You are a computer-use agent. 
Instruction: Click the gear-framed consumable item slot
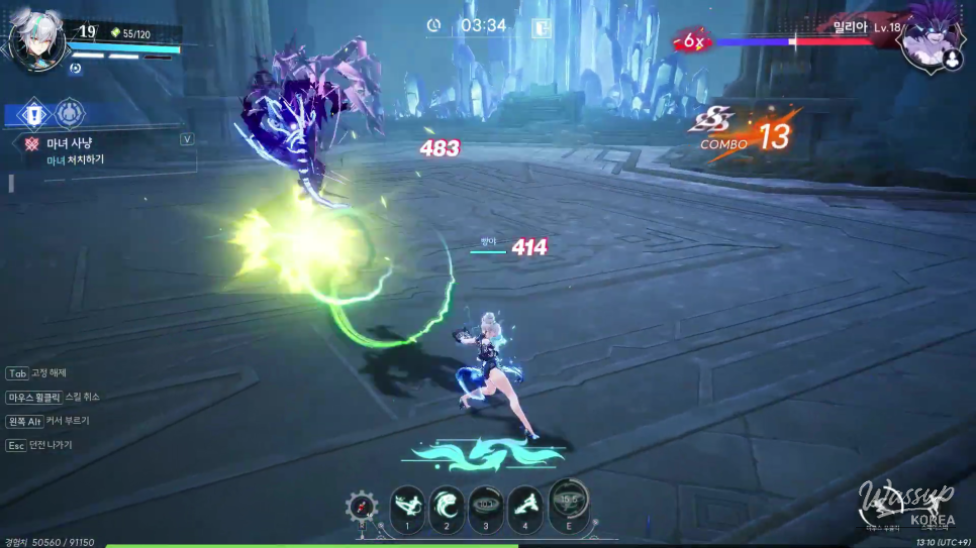pyautogui.click(x=362, y=507)
